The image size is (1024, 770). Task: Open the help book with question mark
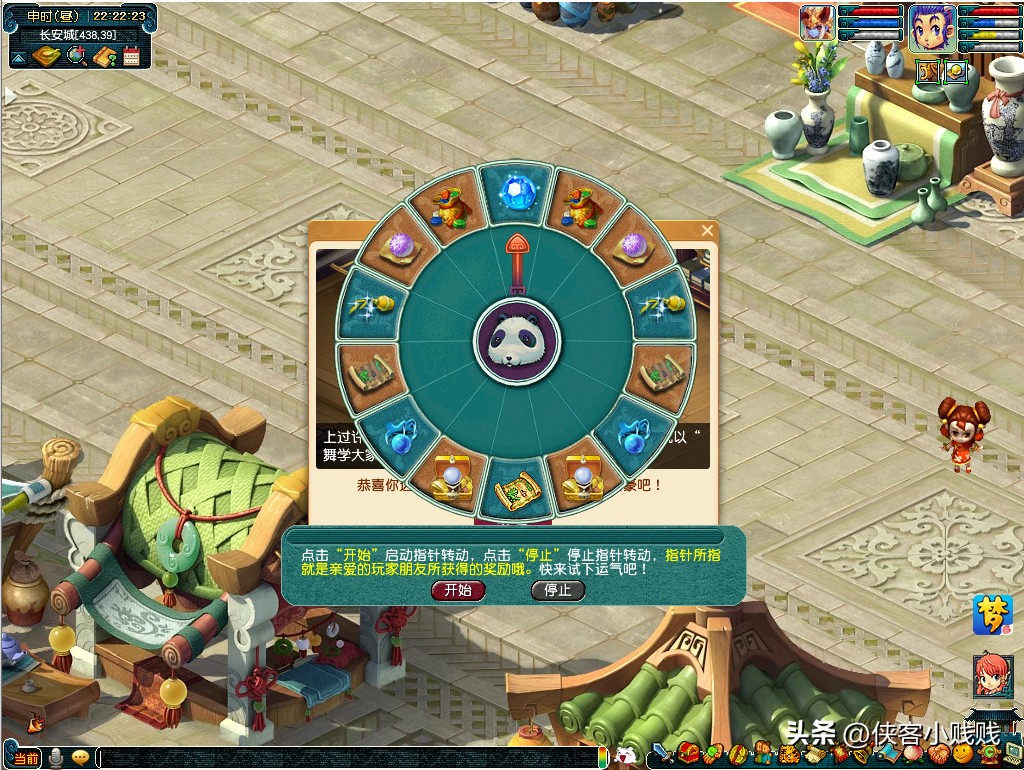point(104,57)
